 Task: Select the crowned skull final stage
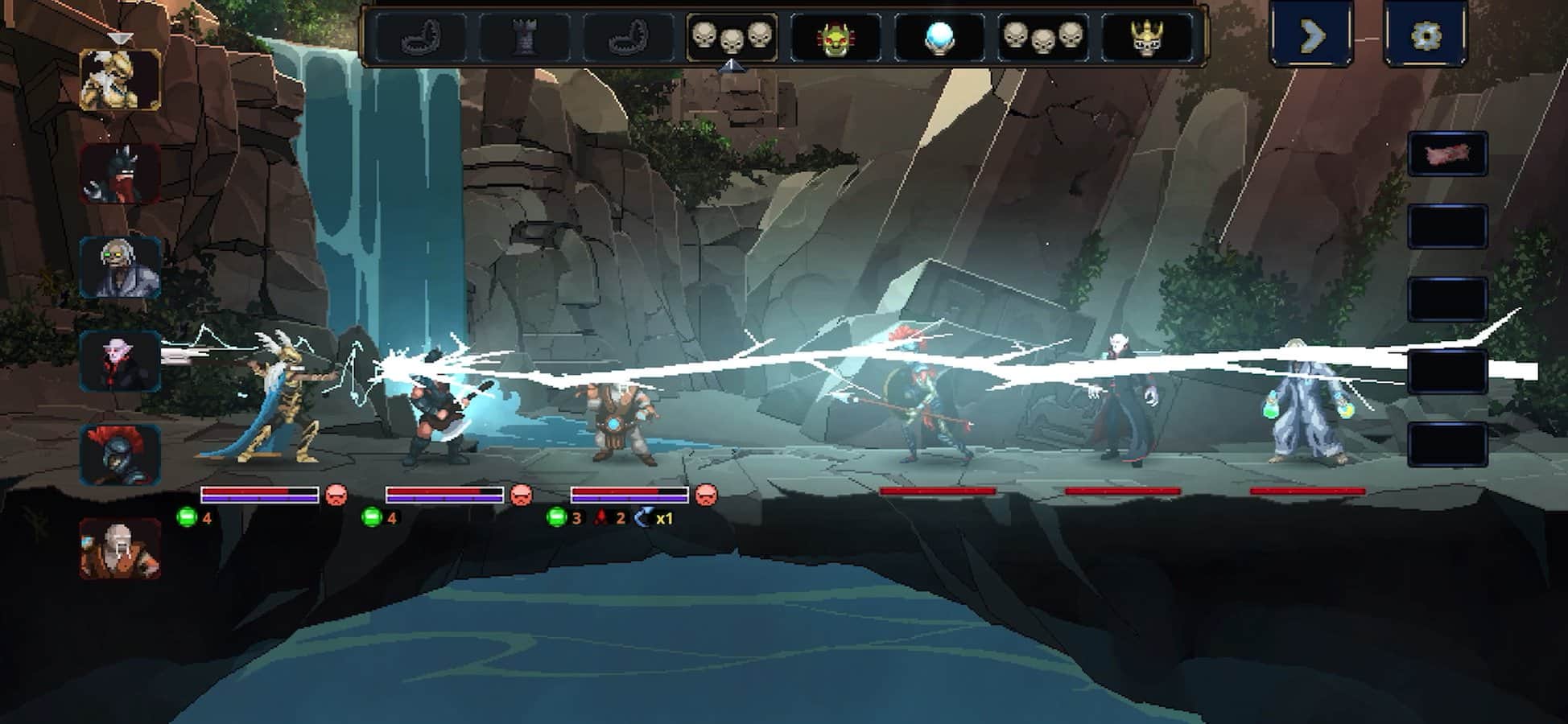[x=1146, y=37]
